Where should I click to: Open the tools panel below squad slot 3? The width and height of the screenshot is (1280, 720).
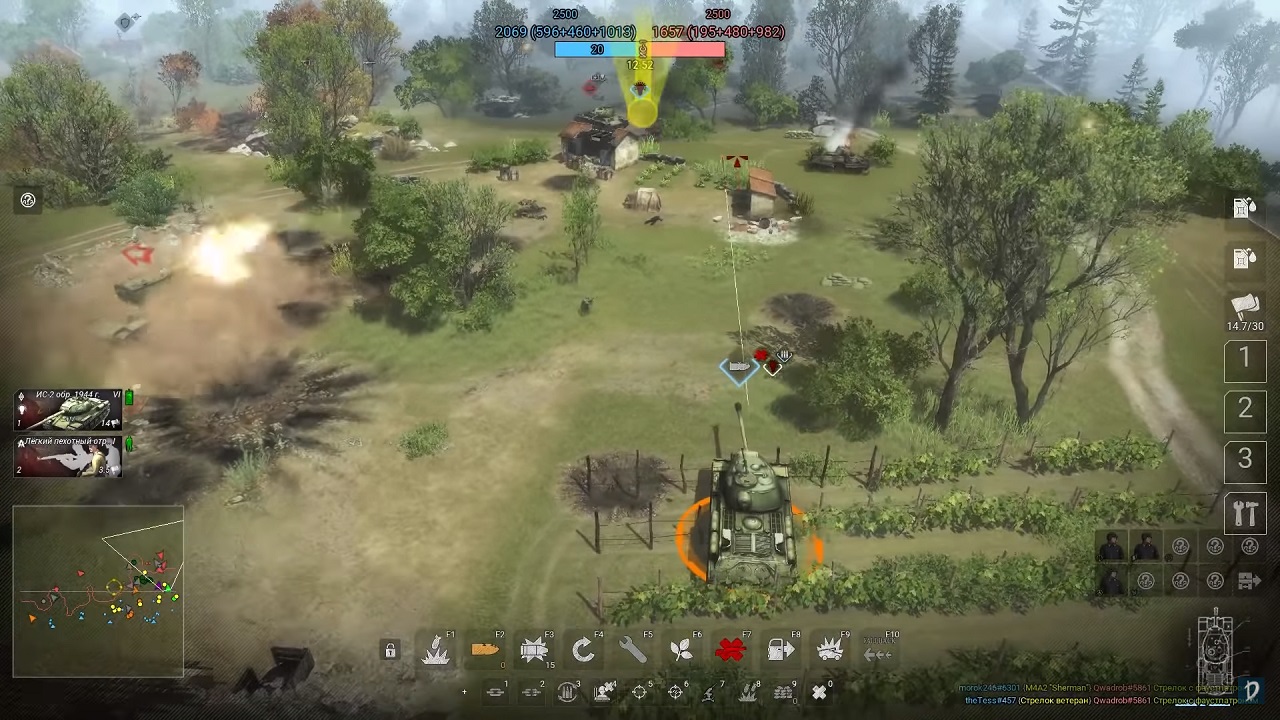pos(1245,513)
